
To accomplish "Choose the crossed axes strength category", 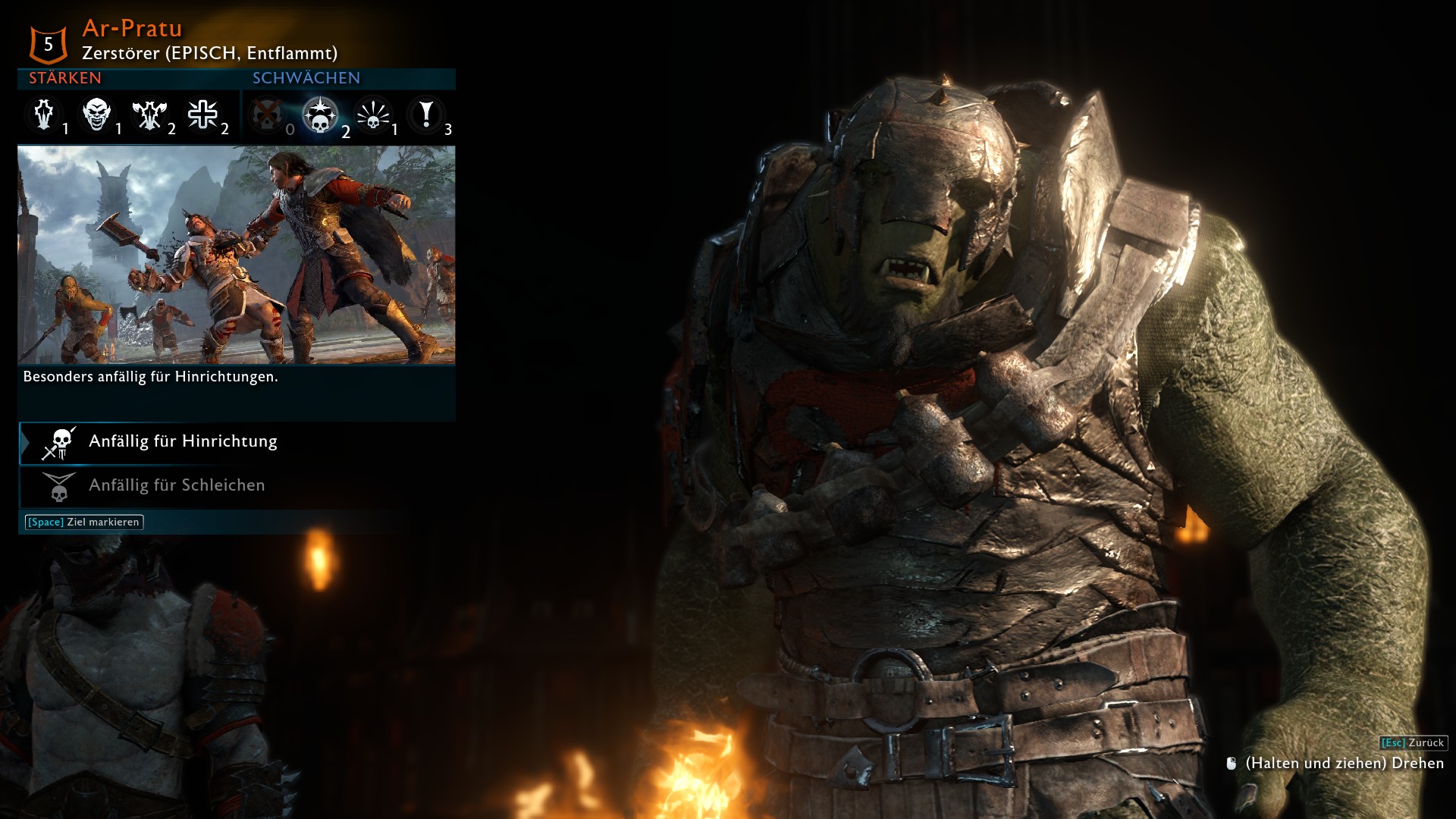I will tap(149, 115).
